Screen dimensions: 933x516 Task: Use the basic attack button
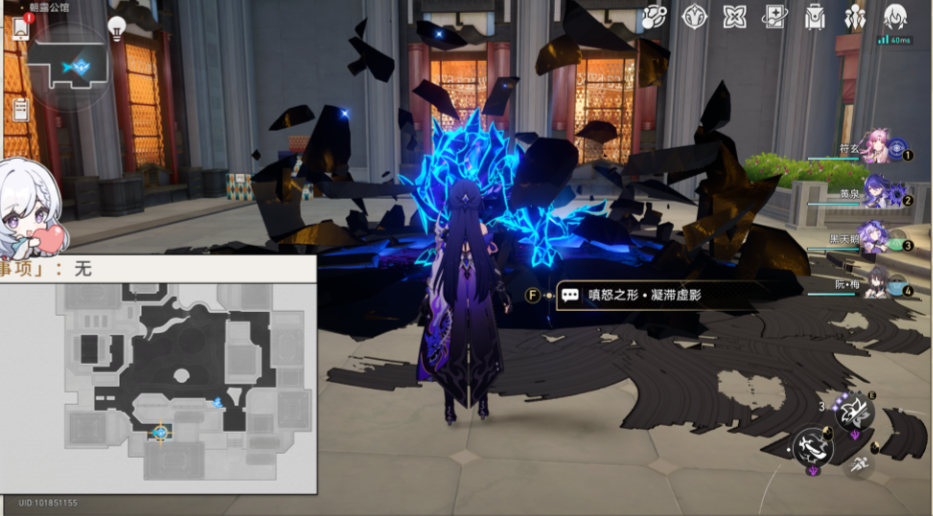[x=812, y=447]
